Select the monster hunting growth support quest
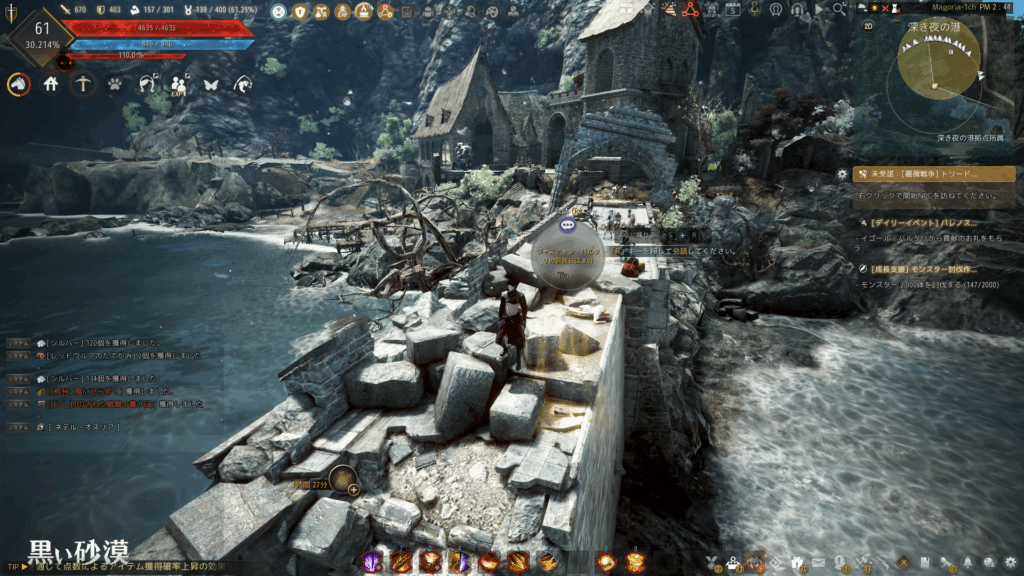The width and height of the screenshot is (1024, 576). [935, 269]
